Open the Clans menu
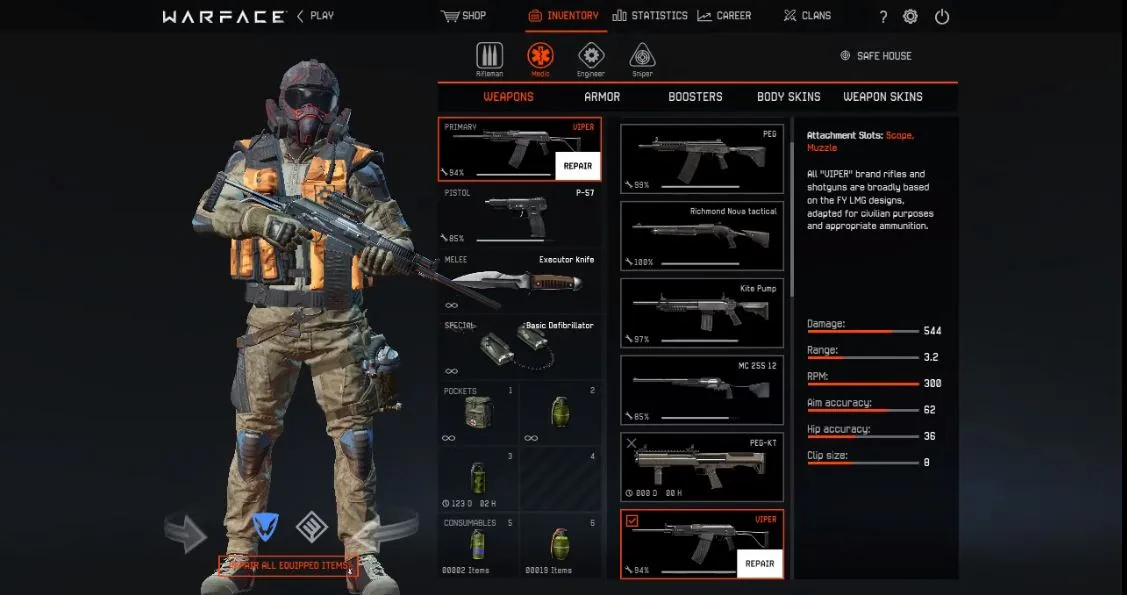 click(x=806, y=16)
